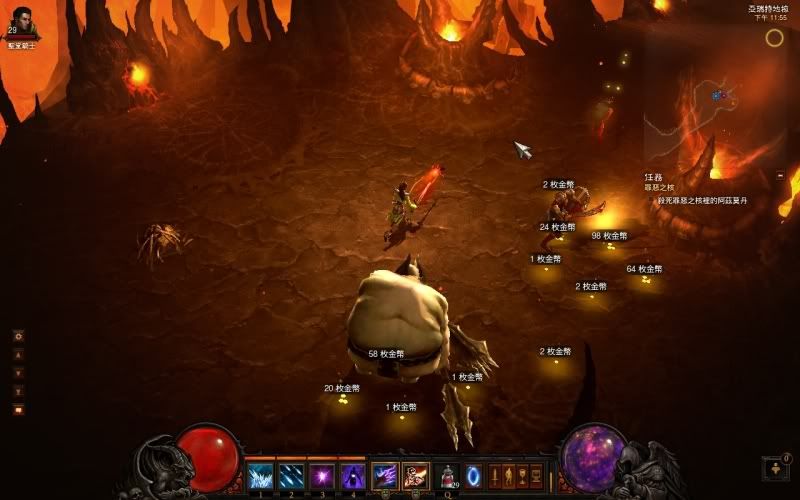Trigger the hooded figure skill in slot 4
Image resolution: width=800 pixels, height=500 pixels.
tap(353, 475)
